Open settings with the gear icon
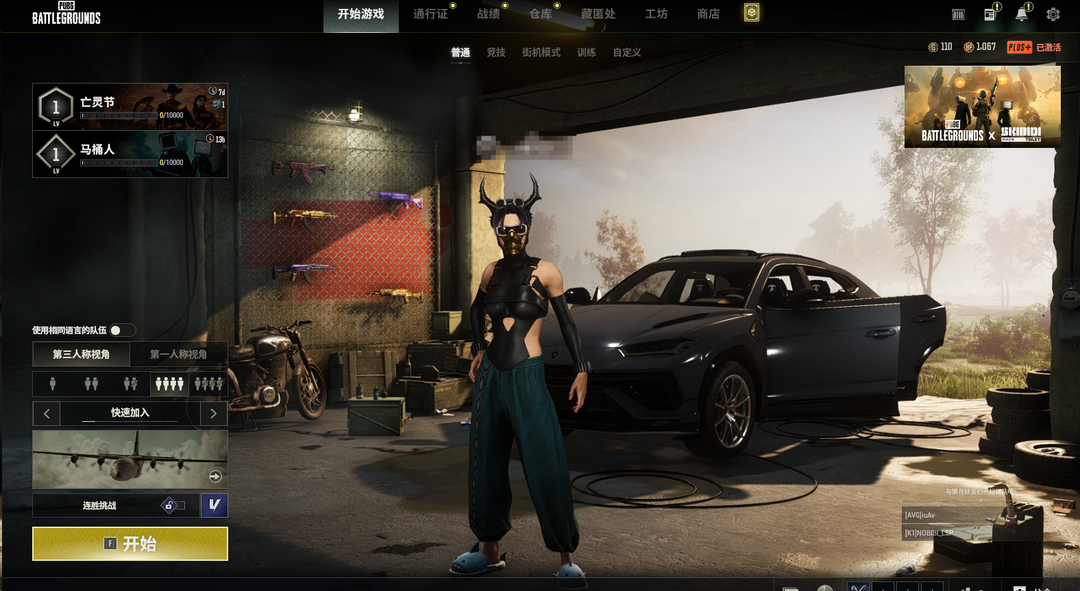Viewport: 1080px width, 591px height. coord(1053,14)
